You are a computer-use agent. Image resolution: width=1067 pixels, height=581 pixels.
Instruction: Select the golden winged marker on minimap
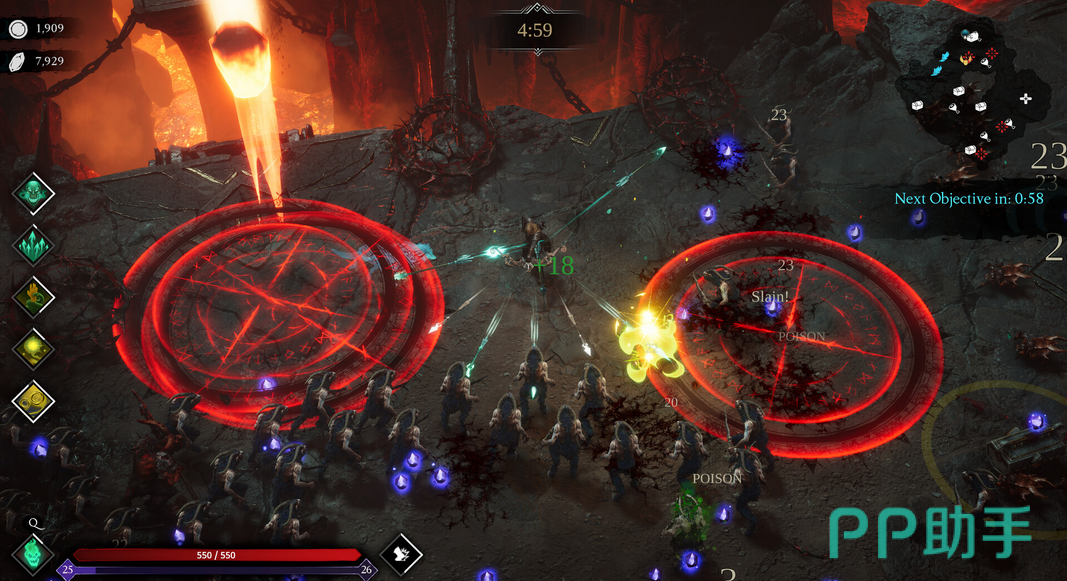pos(965,58)
